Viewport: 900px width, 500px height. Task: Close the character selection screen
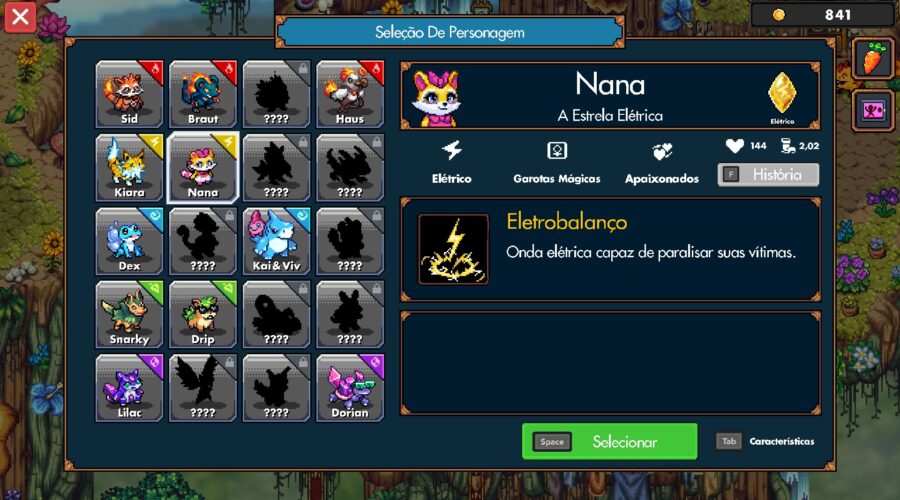[x=20, y=16]
